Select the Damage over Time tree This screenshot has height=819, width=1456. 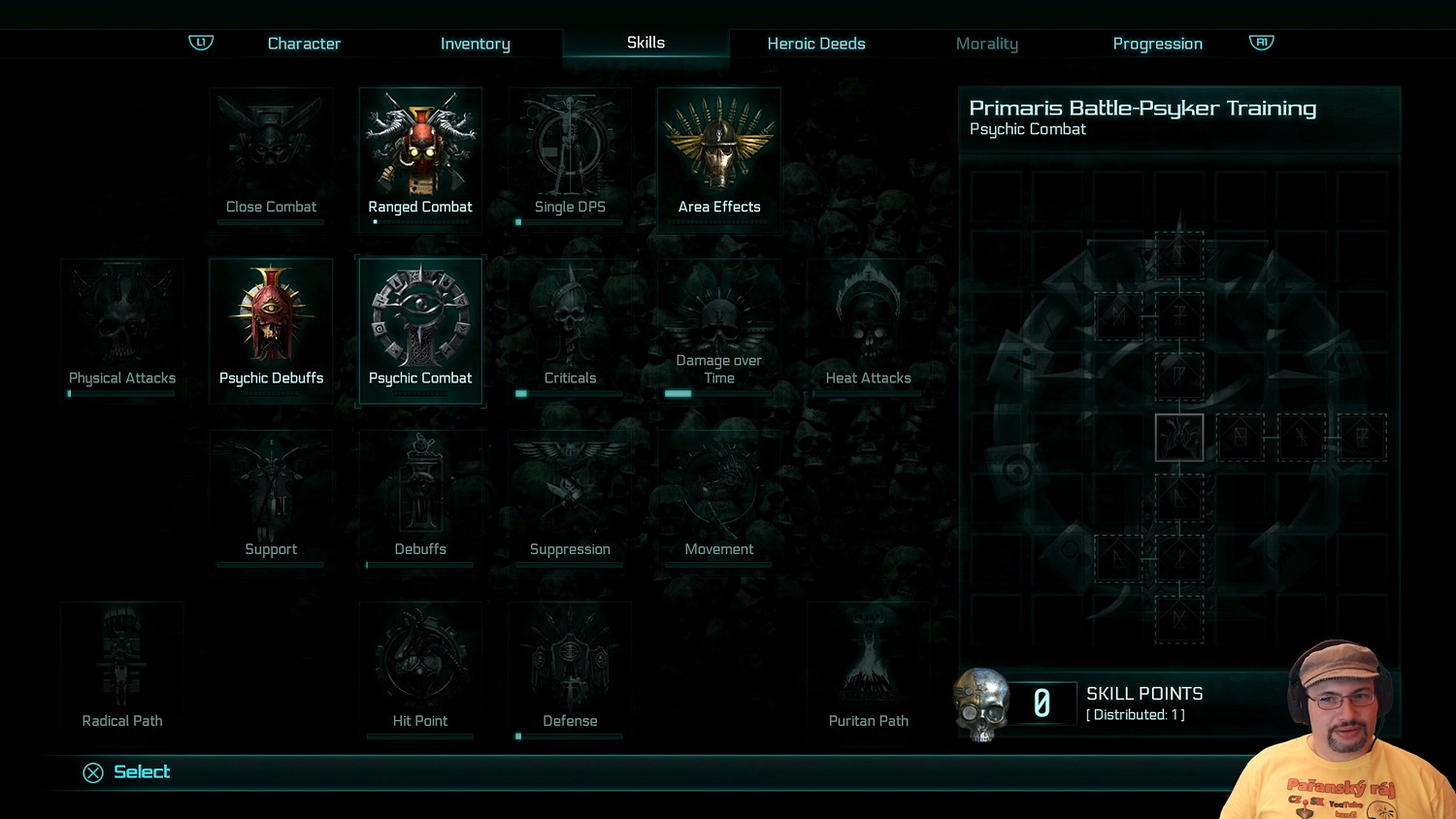[719, 327]
